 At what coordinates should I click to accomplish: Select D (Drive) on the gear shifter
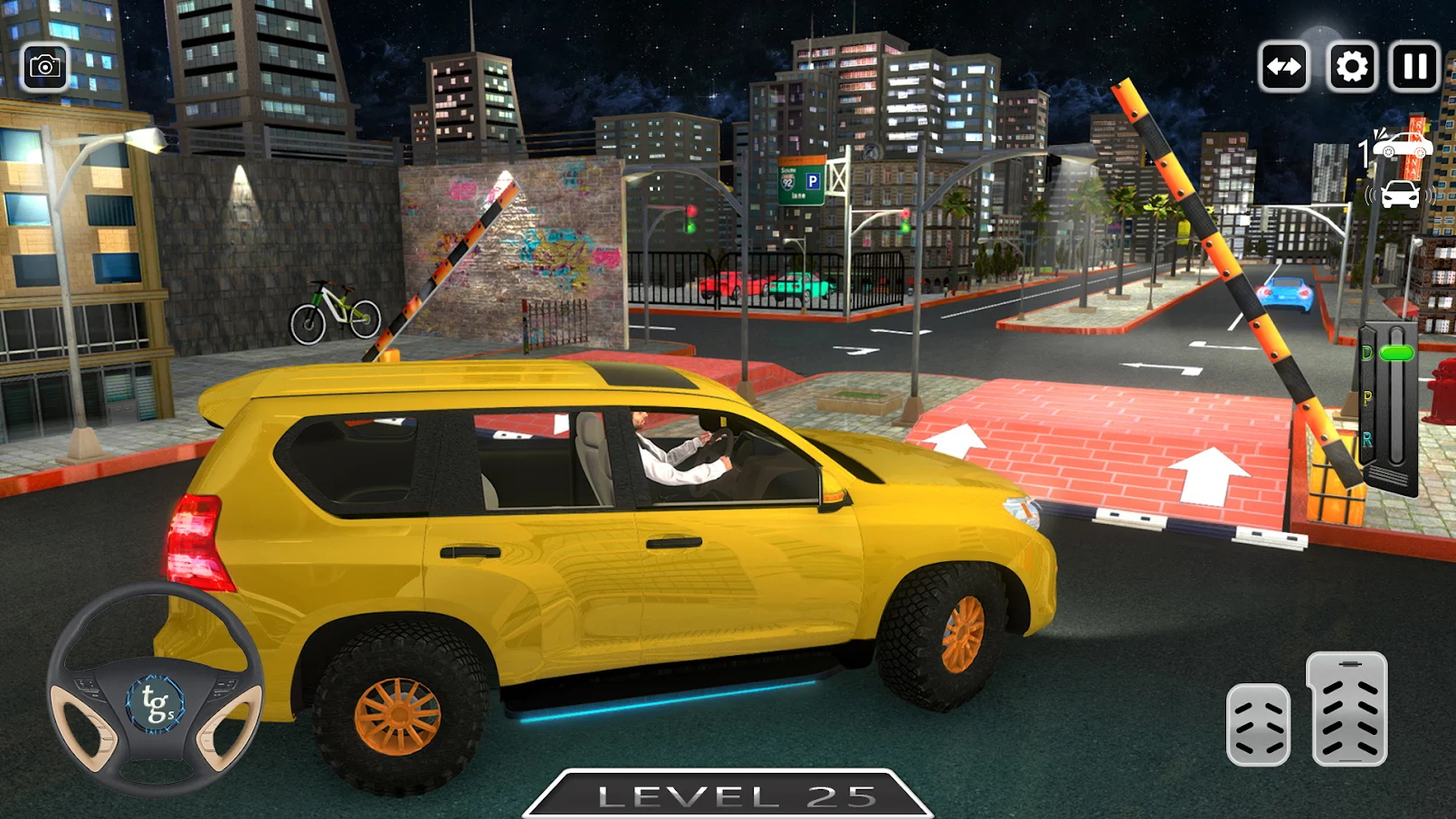pos(1366,353)
